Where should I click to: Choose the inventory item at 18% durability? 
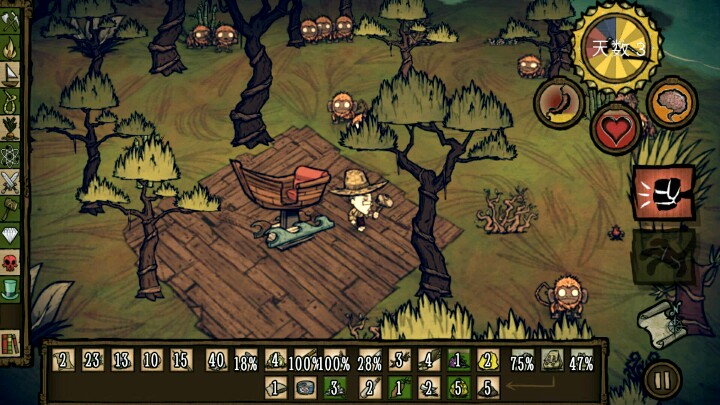[x=245, y=361]
